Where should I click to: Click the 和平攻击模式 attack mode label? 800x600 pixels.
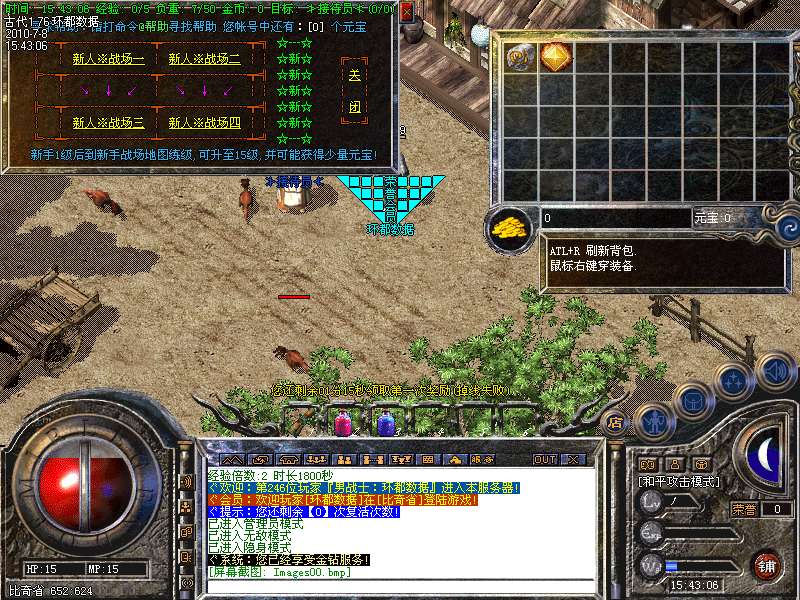click(x=677, y=481)
